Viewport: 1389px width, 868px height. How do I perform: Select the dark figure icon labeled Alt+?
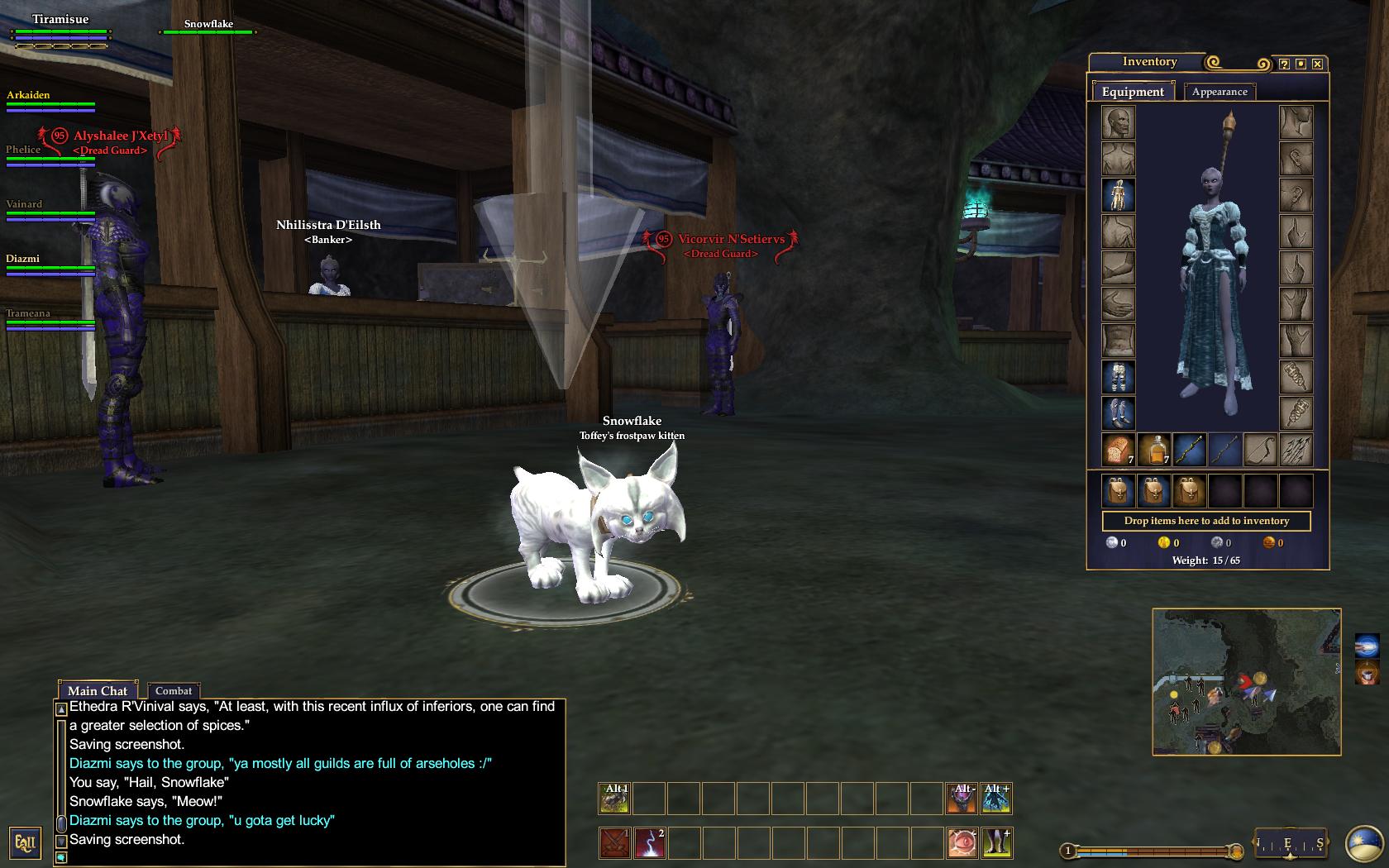point(997,796)
